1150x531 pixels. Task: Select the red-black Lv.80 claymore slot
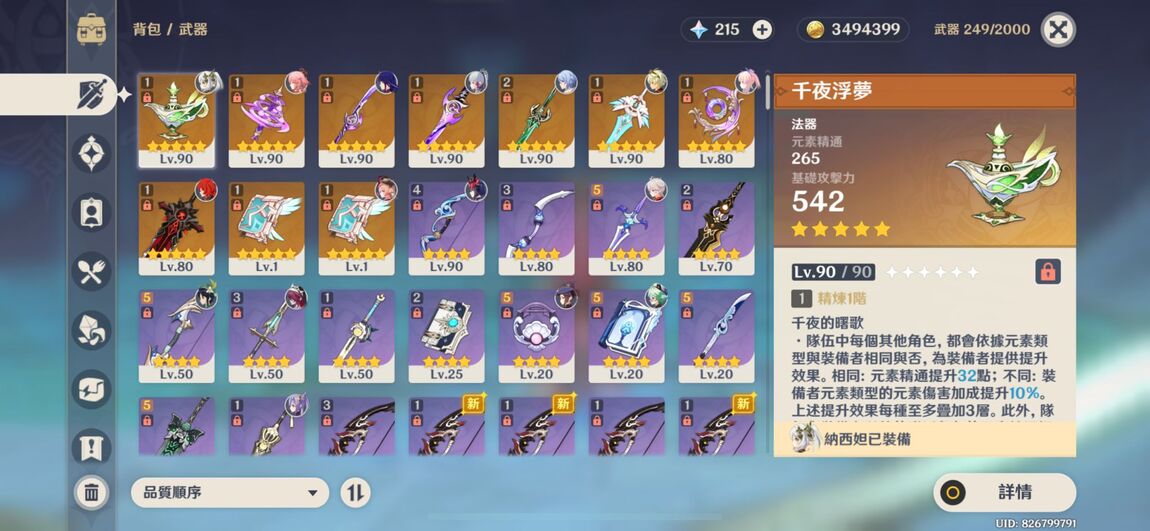click(176, 228)
